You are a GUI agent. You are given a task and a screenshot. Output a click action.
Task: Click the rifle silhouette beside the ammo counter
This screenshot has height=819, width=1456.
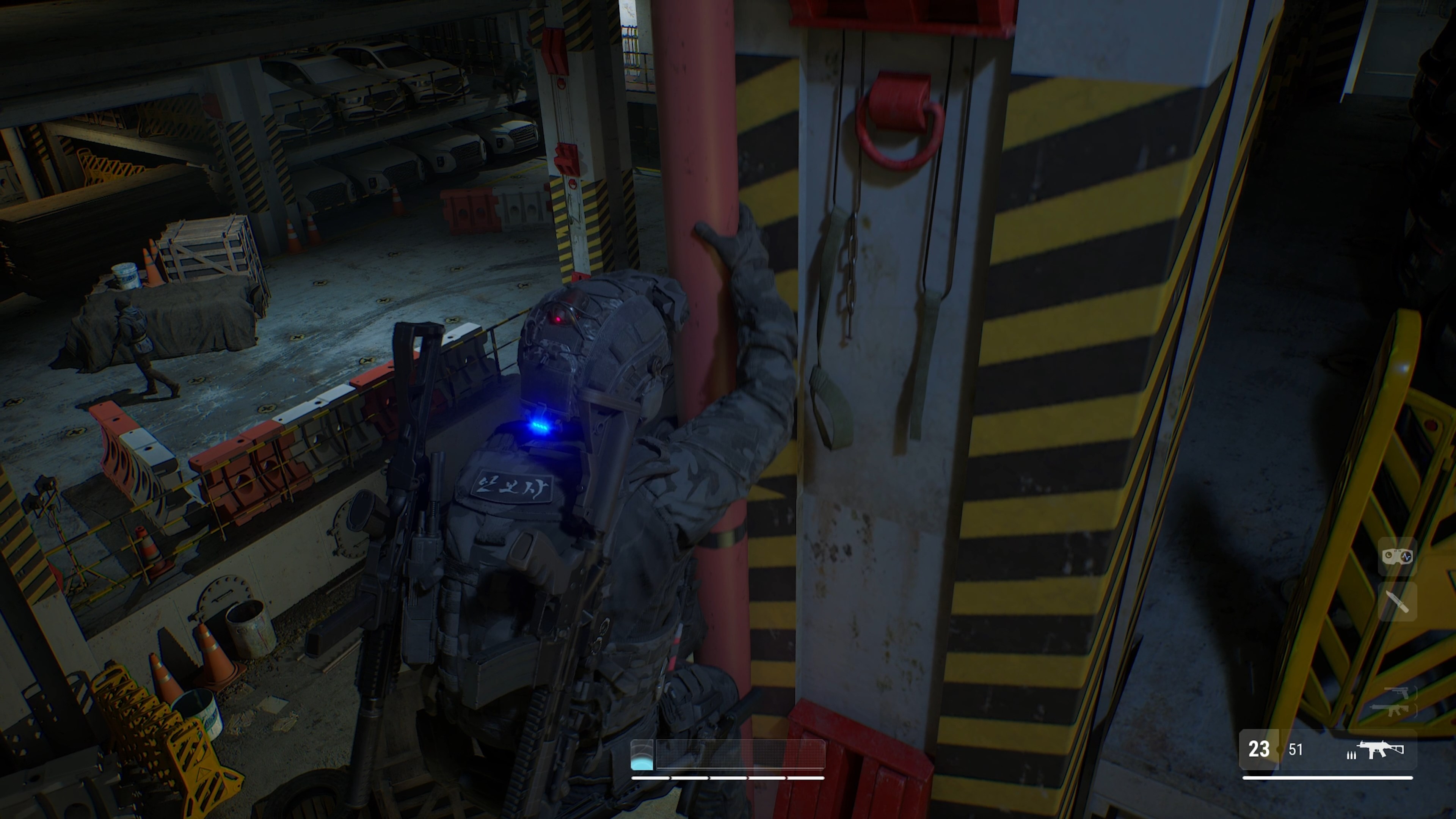point(1381,750)
